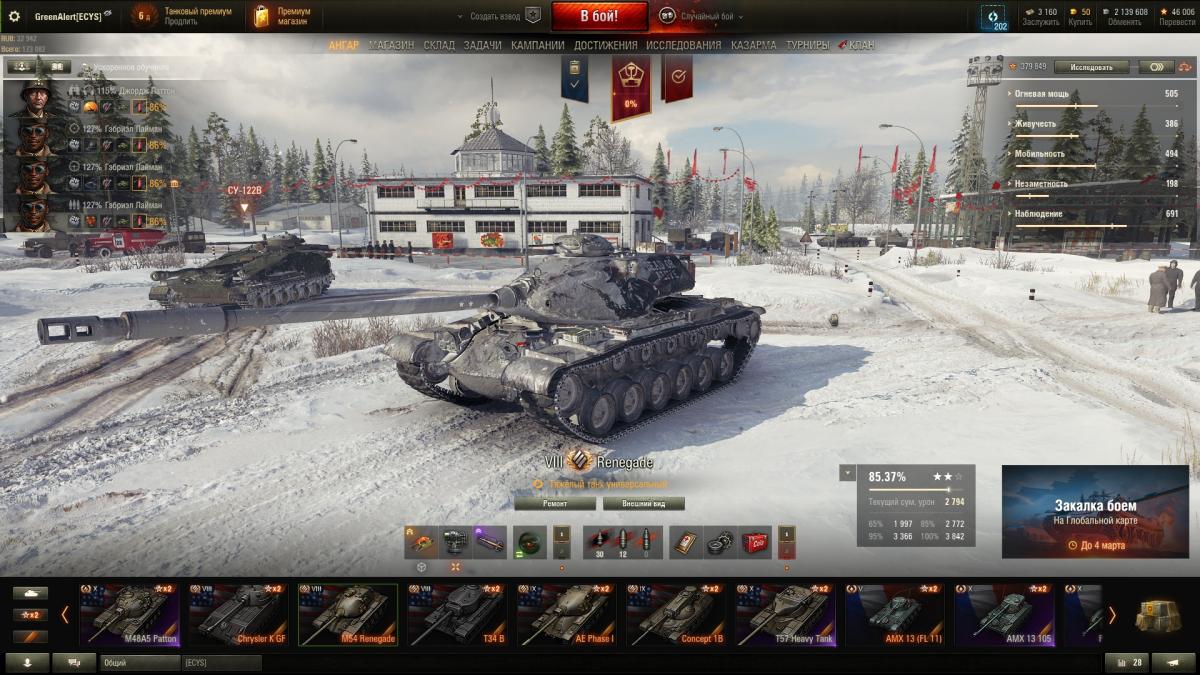Click the Исследовать button
The width and height of the screenshot is (1200, 675).
point(1091,67)
